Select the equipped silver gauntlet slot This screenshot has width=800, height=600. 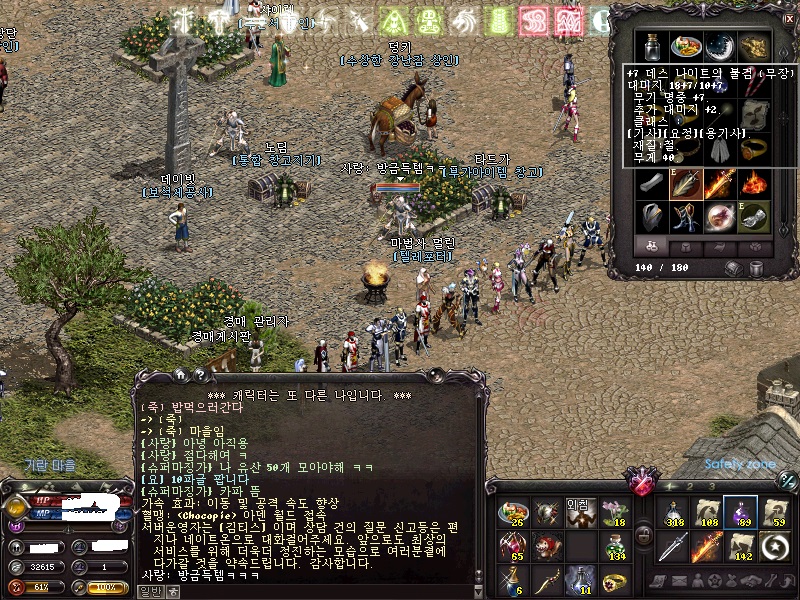coord(753,217)
